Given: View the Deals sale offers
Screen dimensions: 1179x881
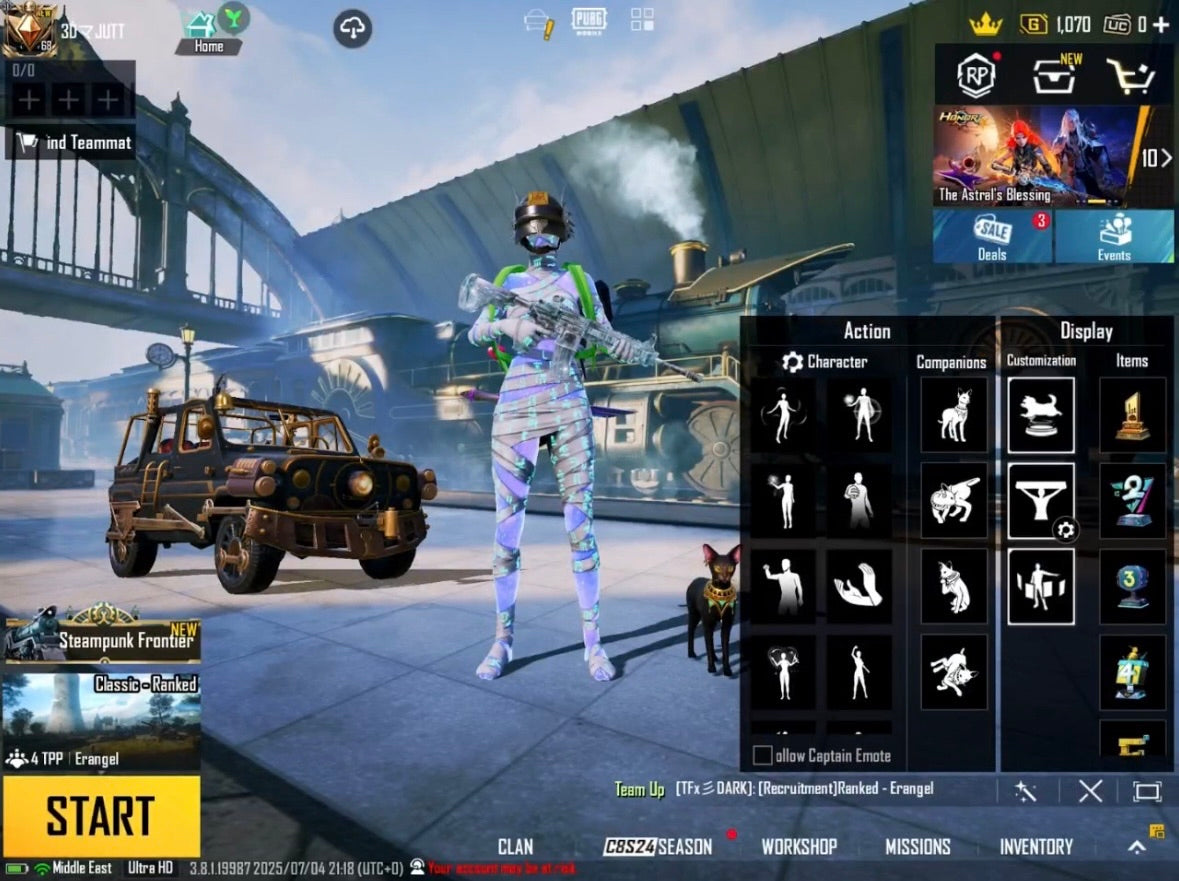Looking at the screenshot, I should (x=992, y=237).
